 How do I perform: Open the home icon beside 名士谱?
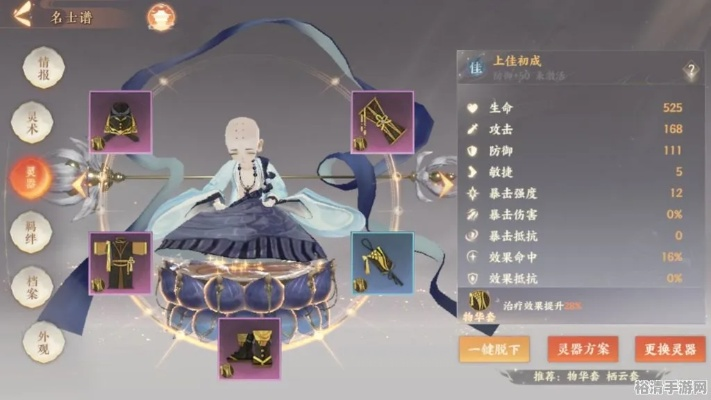(160, 17)
